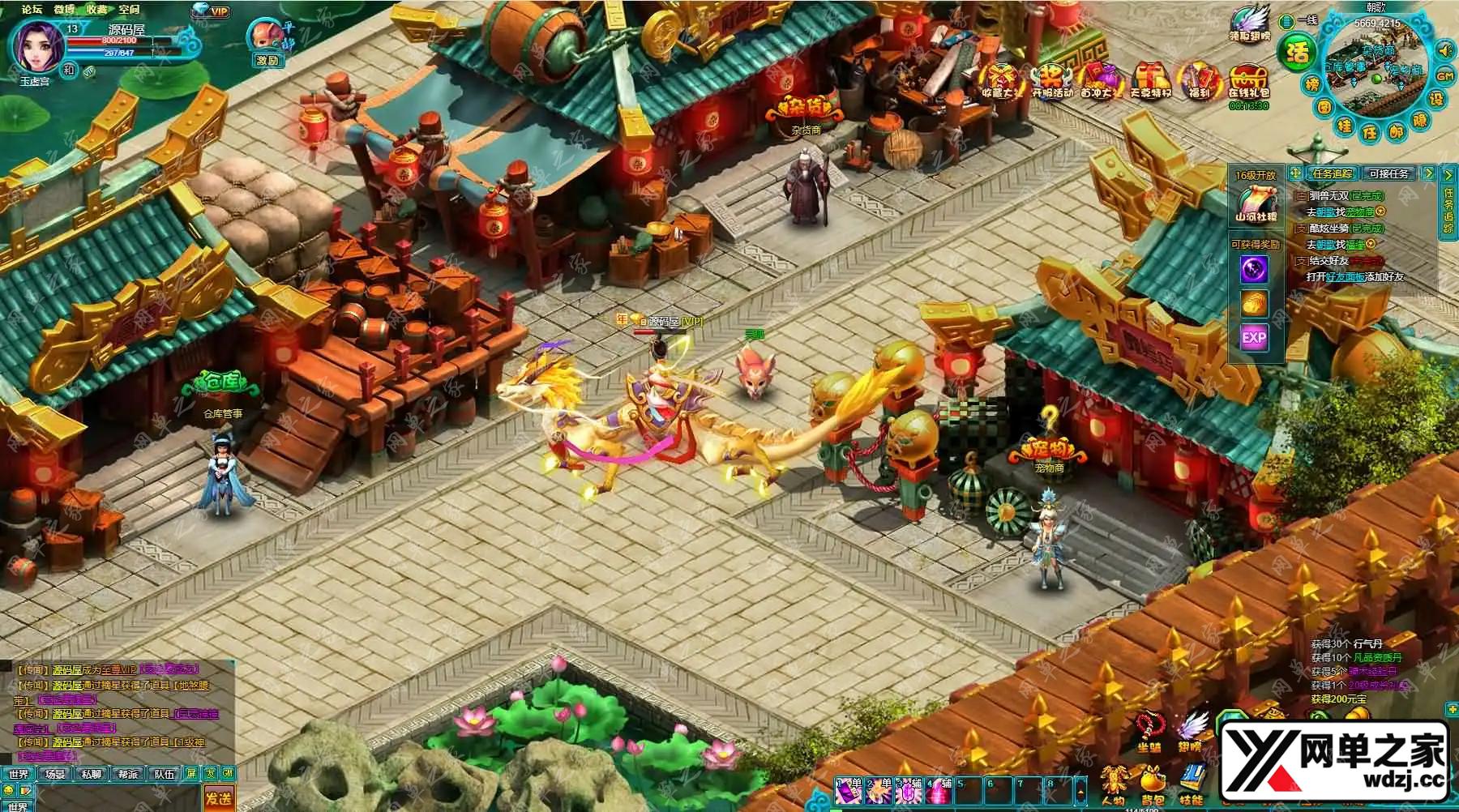Toggle the sound speaker button

click(x=1444, y=50)
